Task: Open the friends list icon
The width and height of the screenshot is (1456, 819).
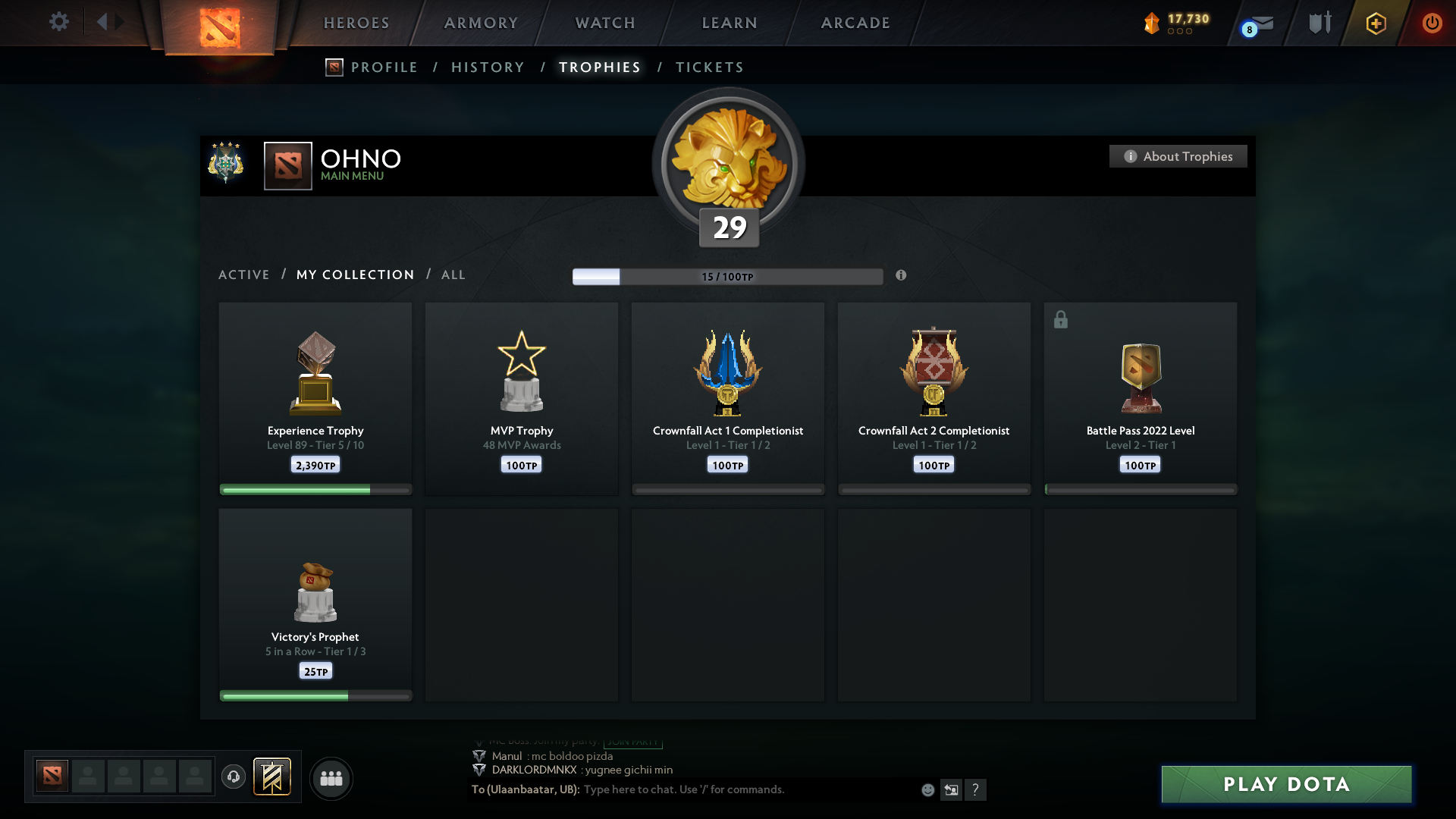Action: click(x=331, y=778)
